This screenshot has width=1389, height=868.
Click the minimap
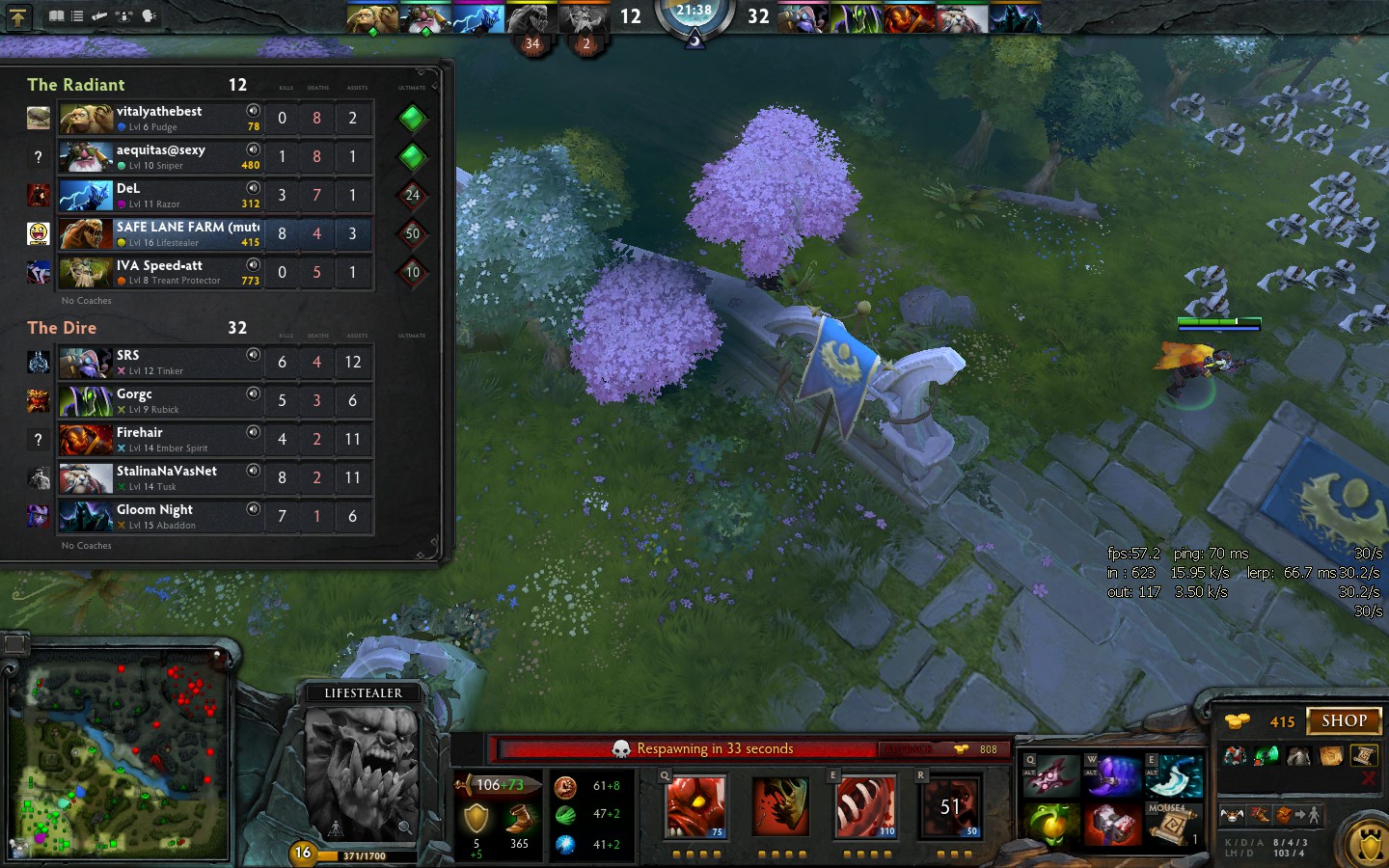tap(121, 762)
